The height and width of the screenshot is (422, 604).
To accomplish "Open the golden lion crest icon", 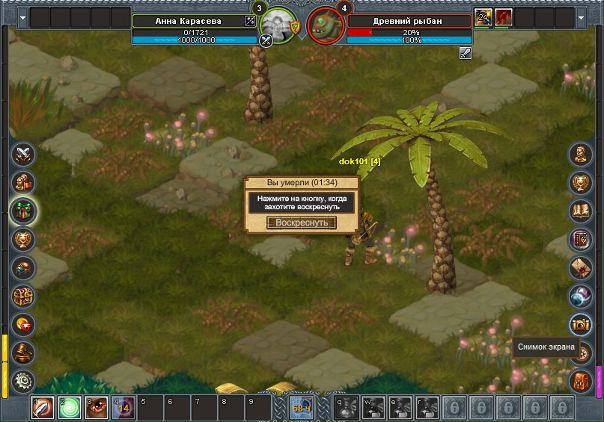I will [x=23, y=240].
